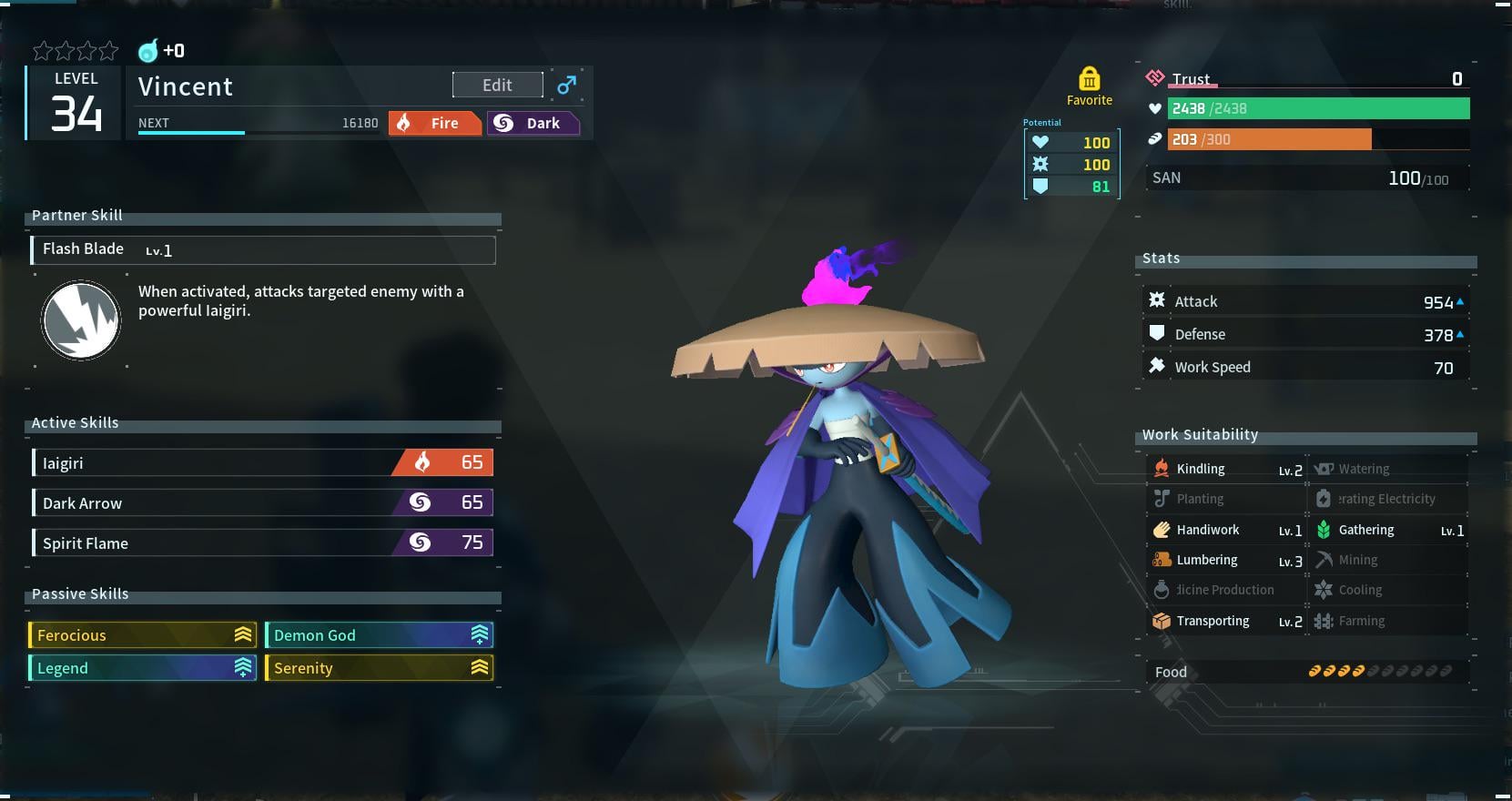Choose the Spirit Flame active skill

tap(263, 542)
